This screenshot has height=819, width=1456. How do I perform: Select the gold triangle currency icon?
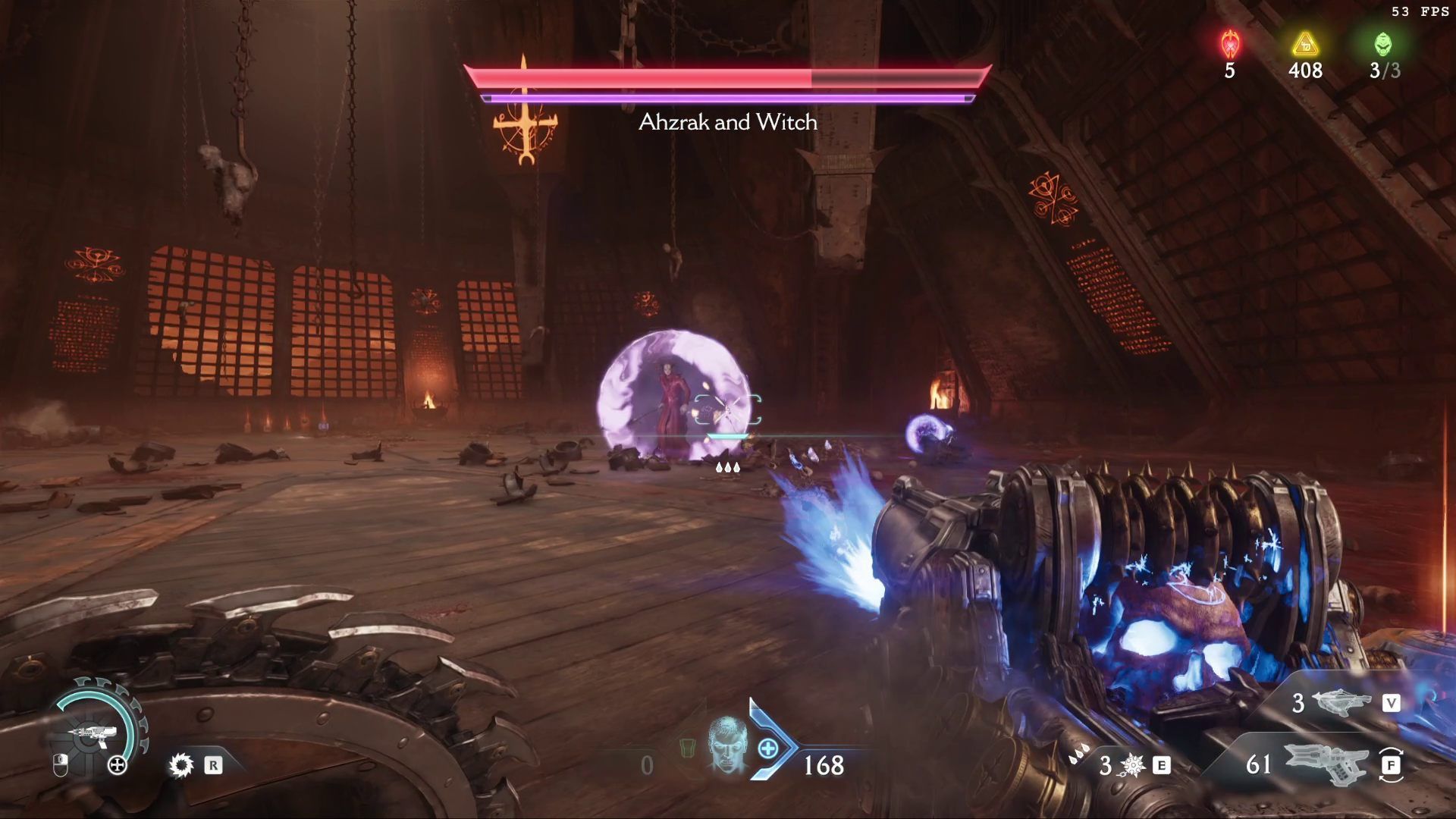[1304, 45]
